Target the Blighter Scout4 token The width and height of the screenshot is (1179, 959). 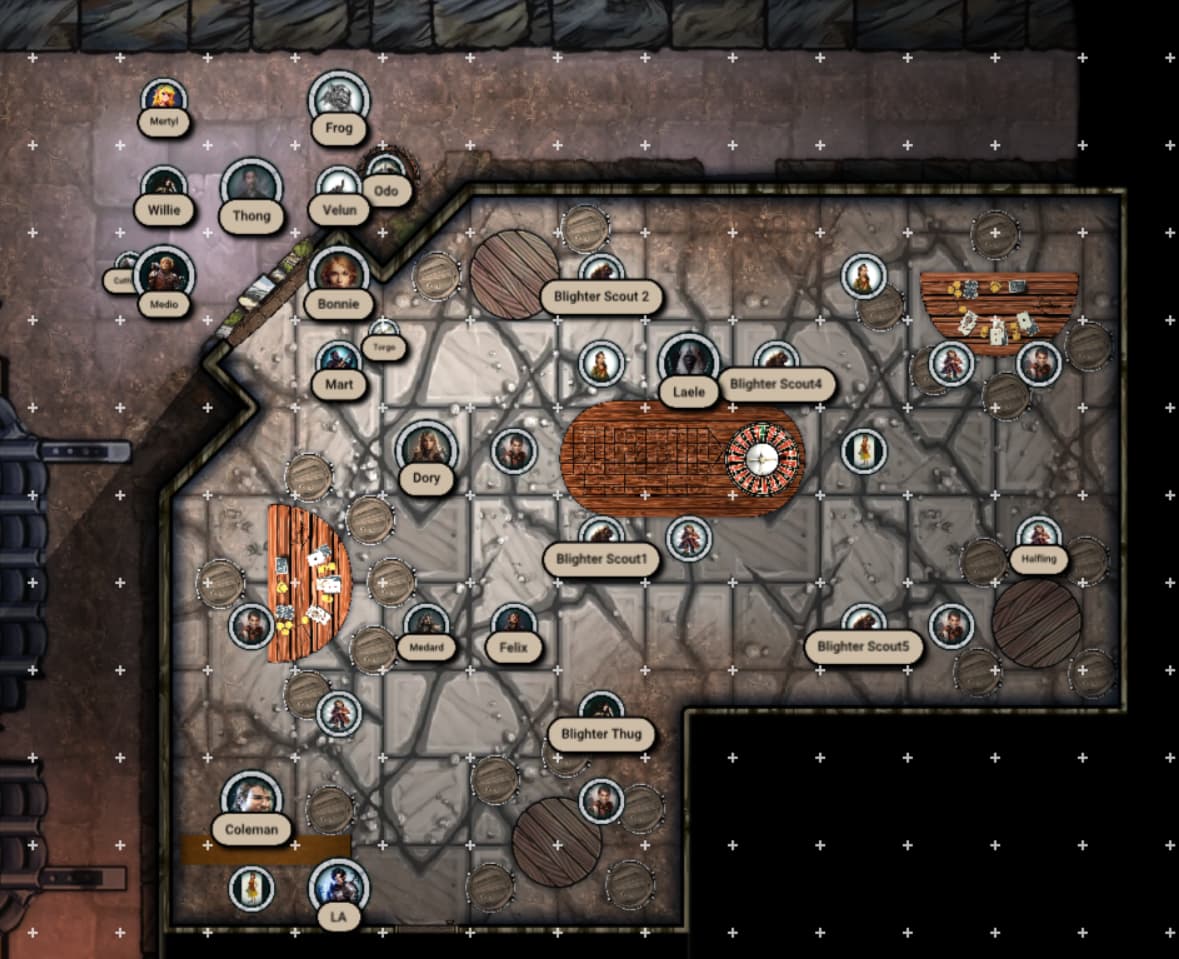tap(775, 360)
